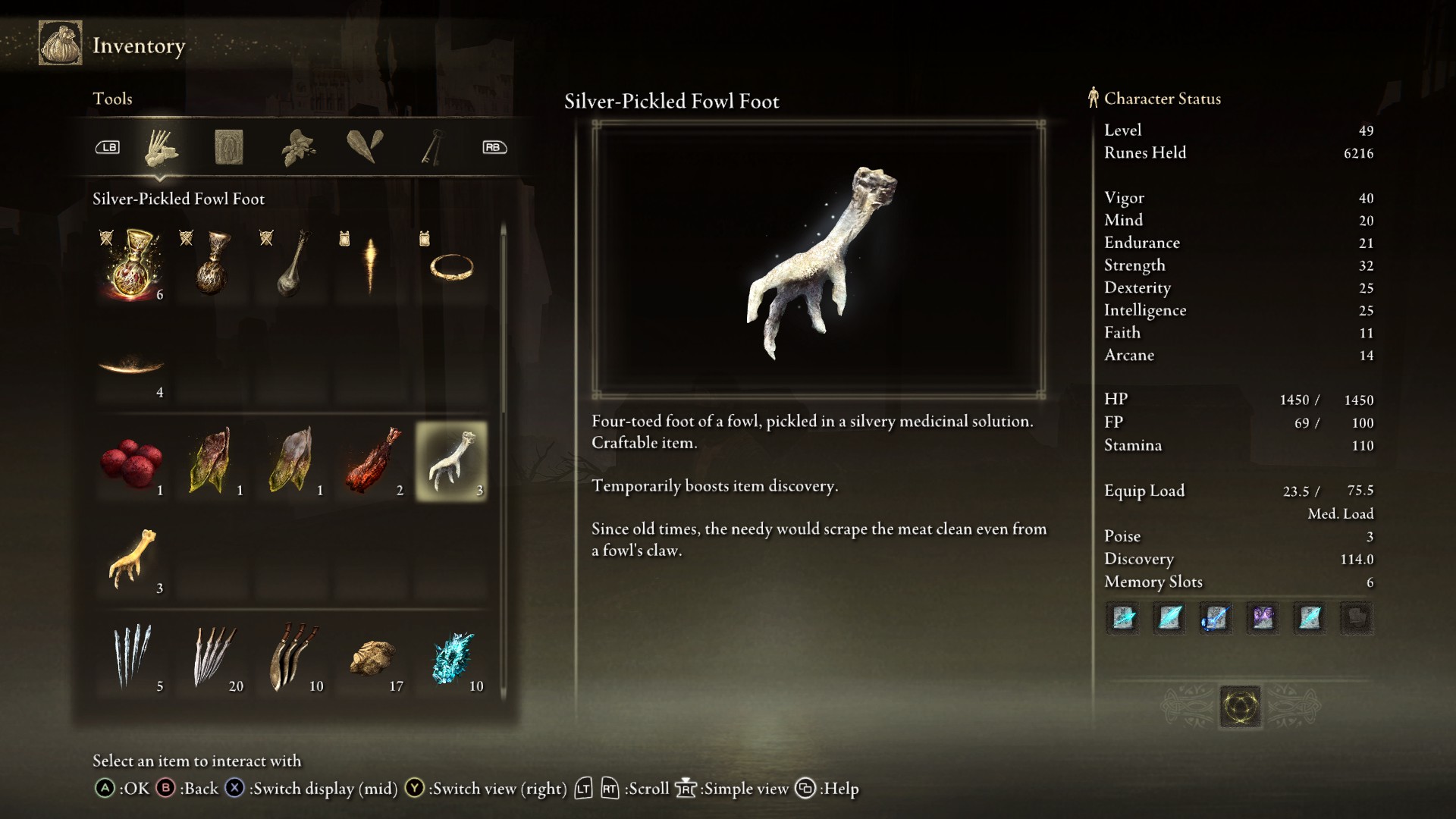This screenshot has width=1456, height=819.
Task: Choose the golden ring whistle item
Action: coord(451,265)
